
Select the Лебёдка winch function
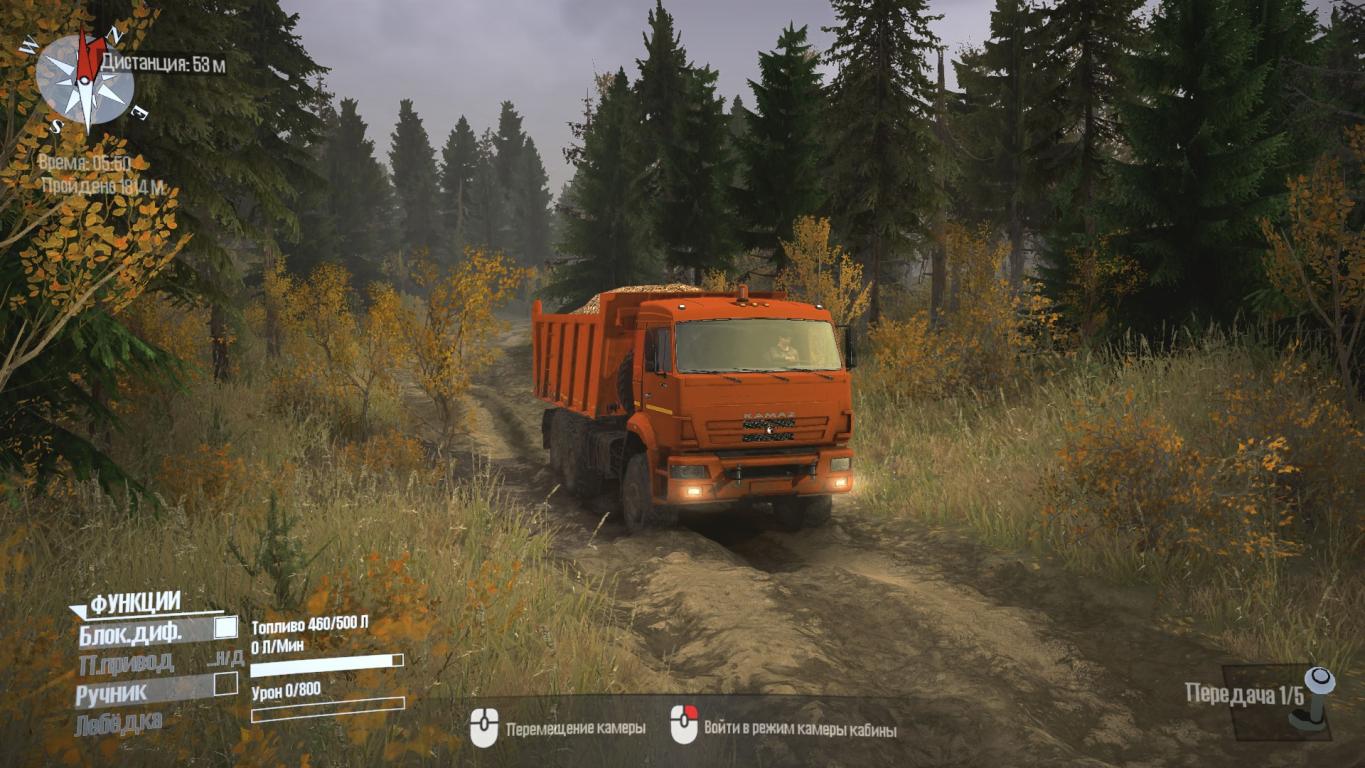tap(118, 722)
